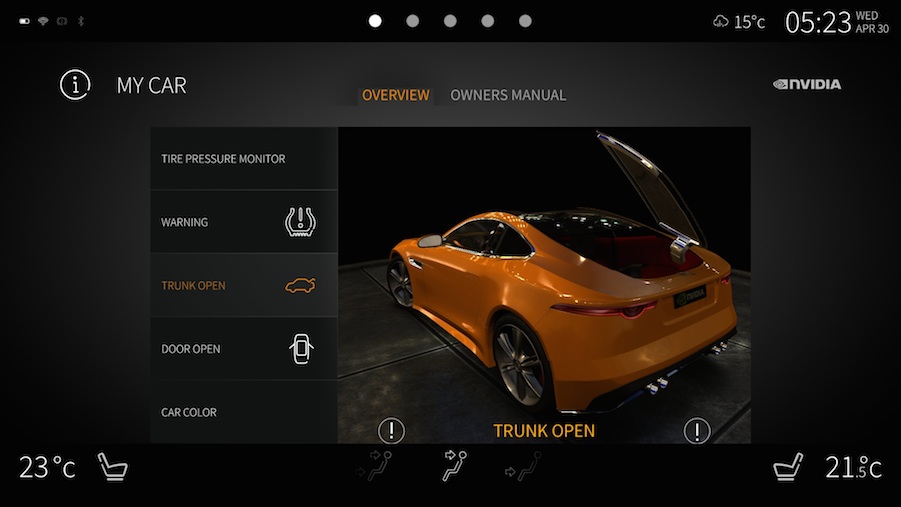Viewport: 901px width, 507px height.
Task: Open the Car Color option
Action: coord(243,412)
